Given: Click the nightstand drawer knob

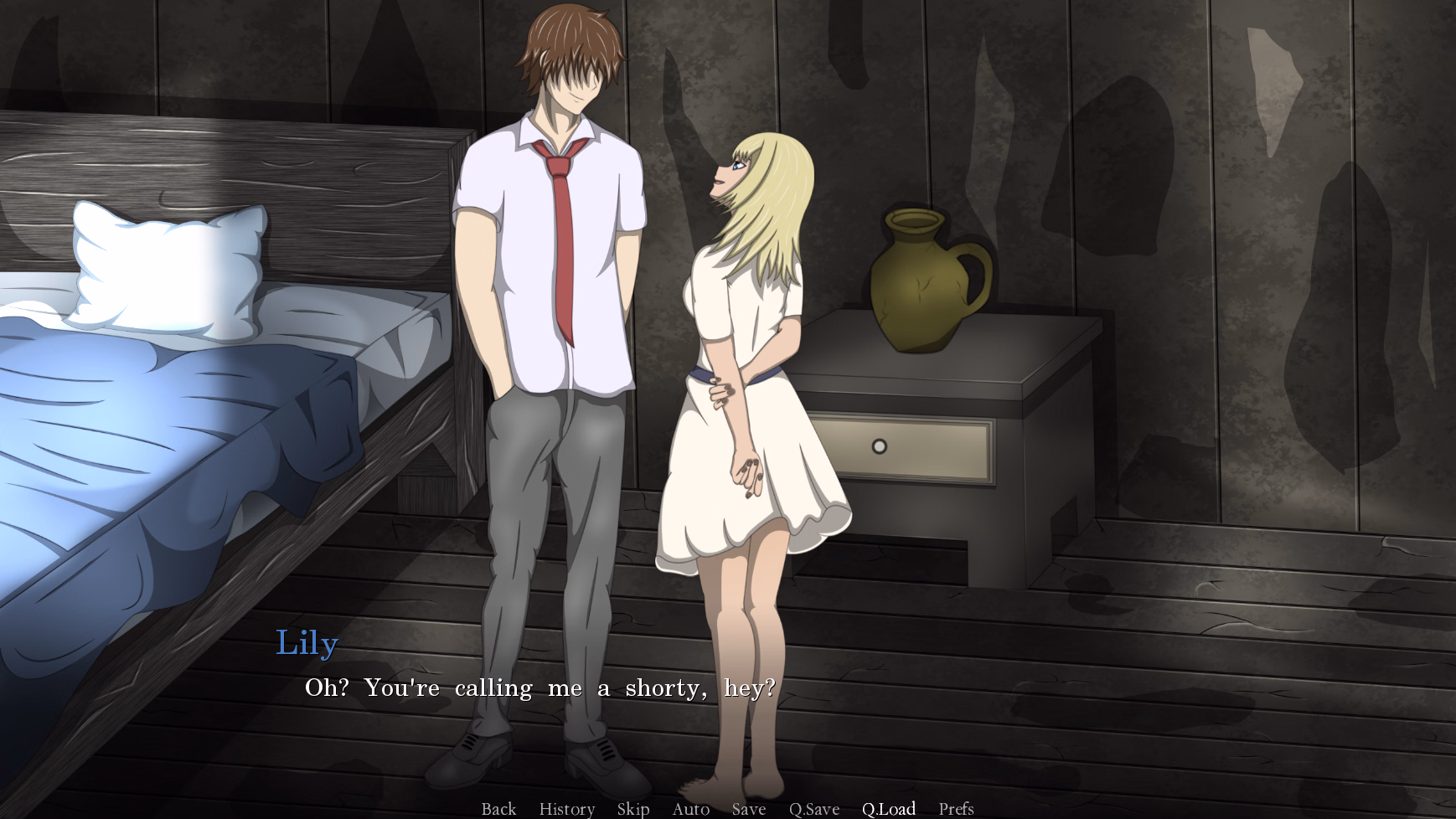Looking at the screenshot, I should point(879,446).
